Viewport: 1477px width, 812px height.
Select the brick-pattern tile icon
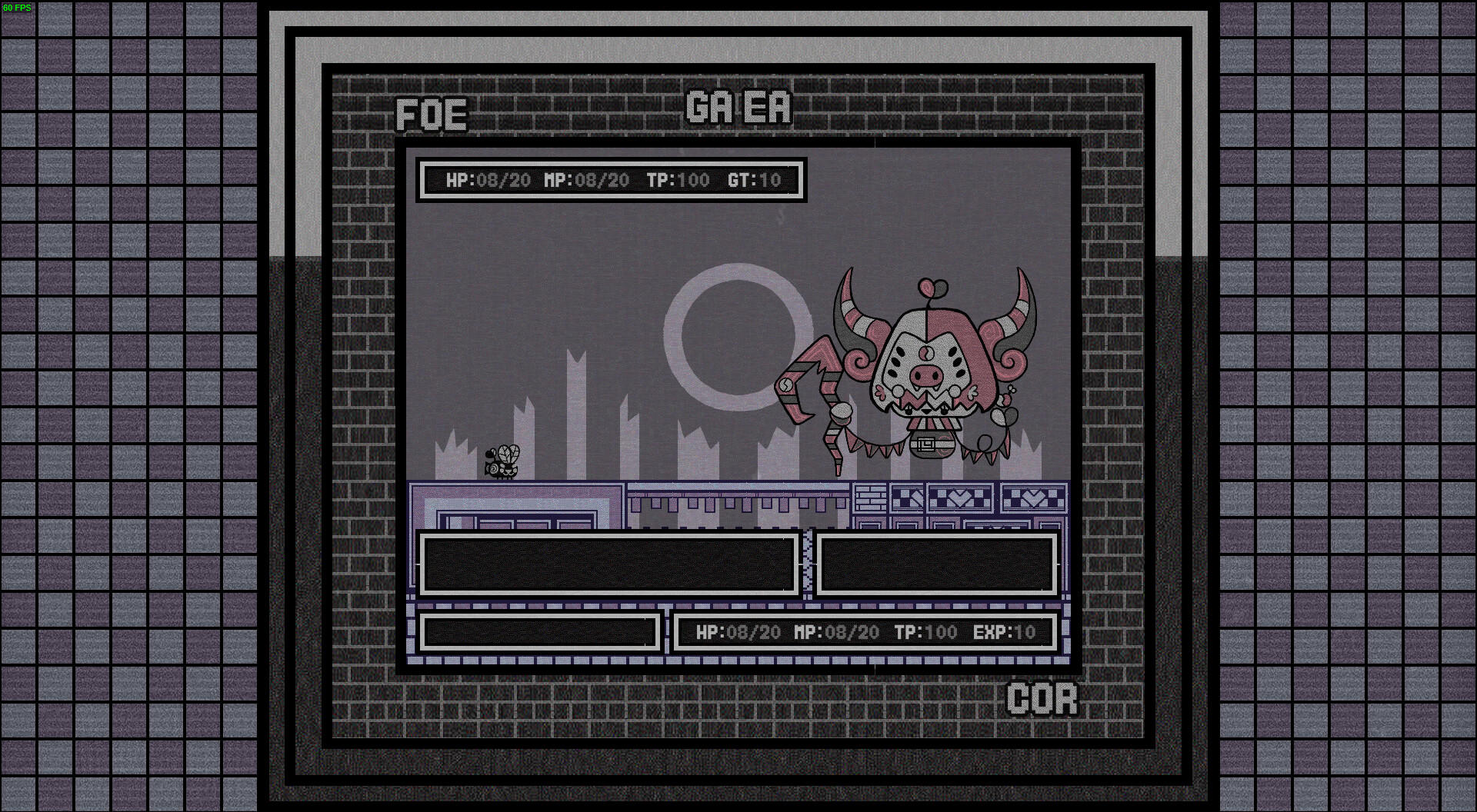point(869,498)
